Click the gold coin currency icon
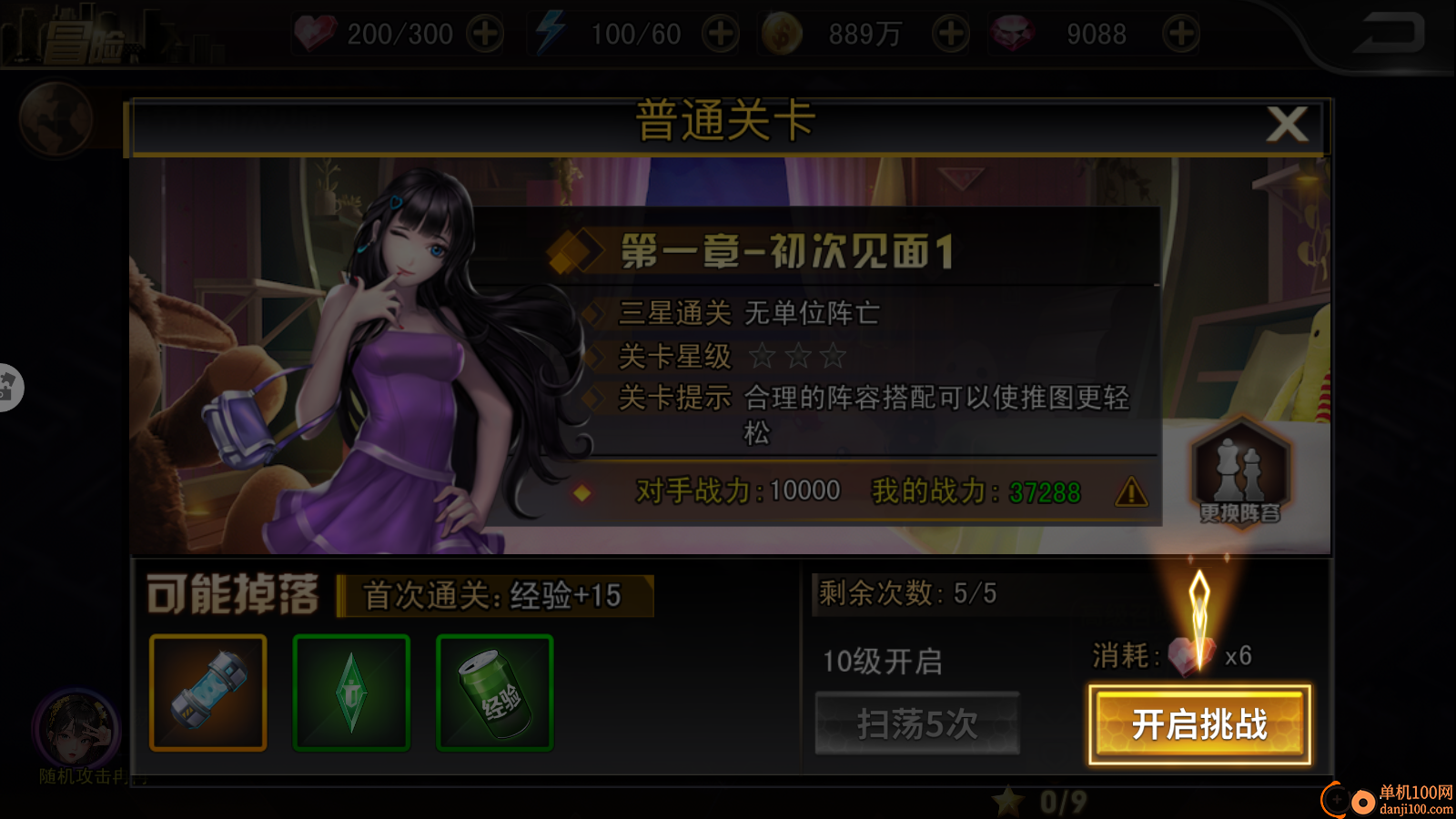1456x819 pixels. [784, 33]
